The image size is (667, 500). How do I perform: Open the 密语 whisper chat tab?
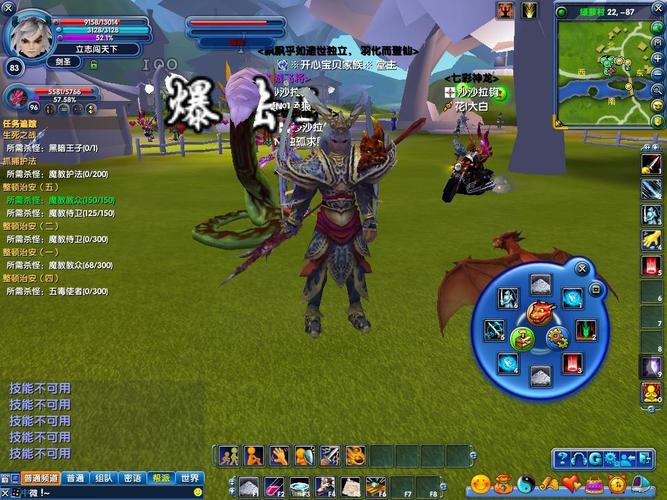click(132, 478)
